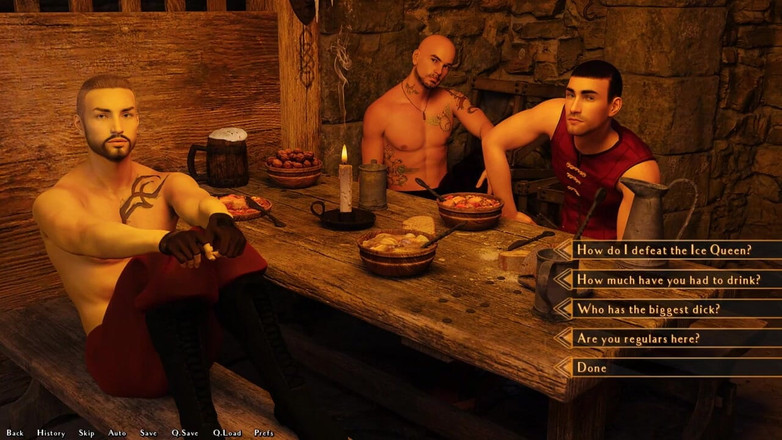
Task: Open the dialogue History
Action: point(51,433)
